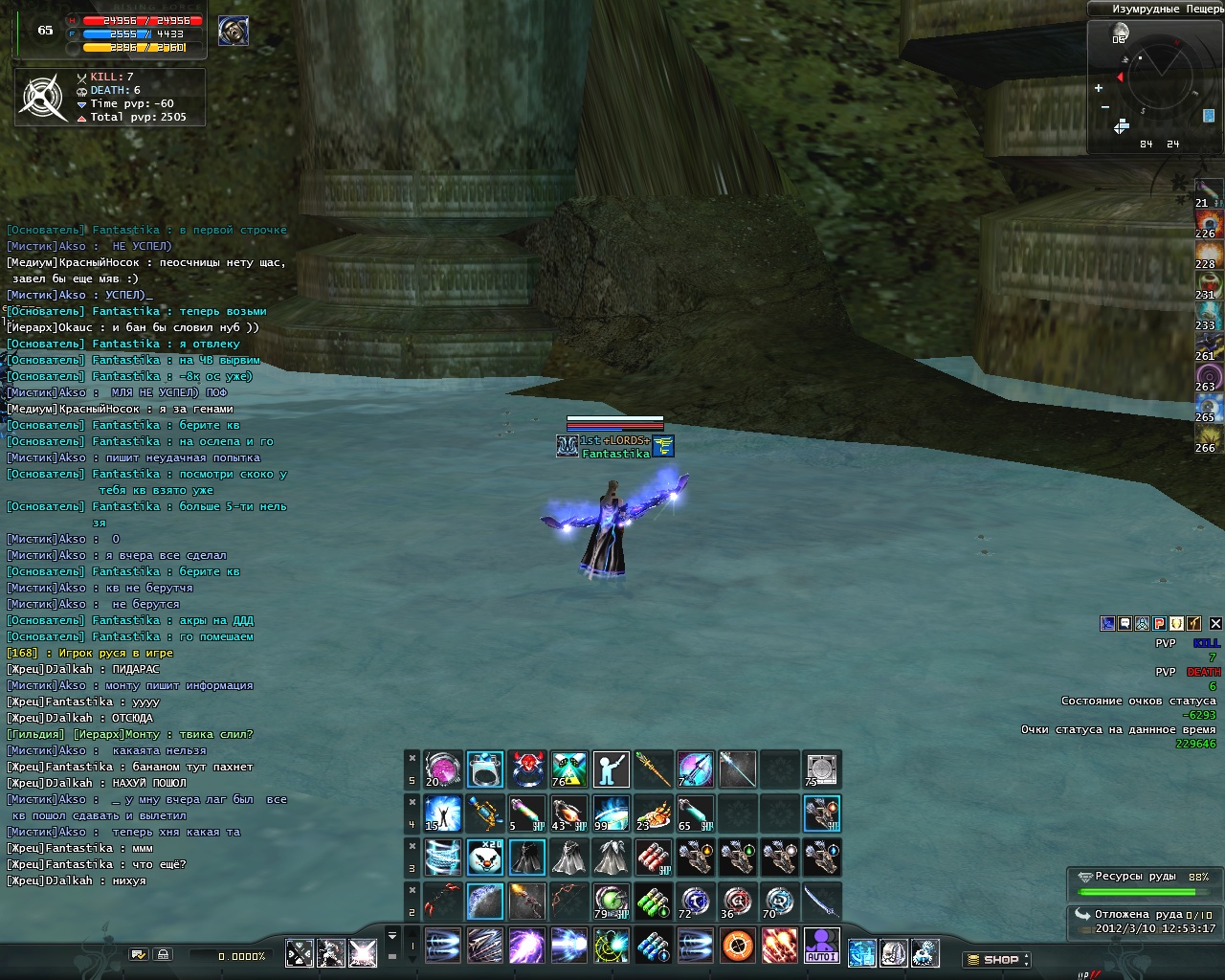Activate the purple lightning burst skill

[x=526, y=946]
